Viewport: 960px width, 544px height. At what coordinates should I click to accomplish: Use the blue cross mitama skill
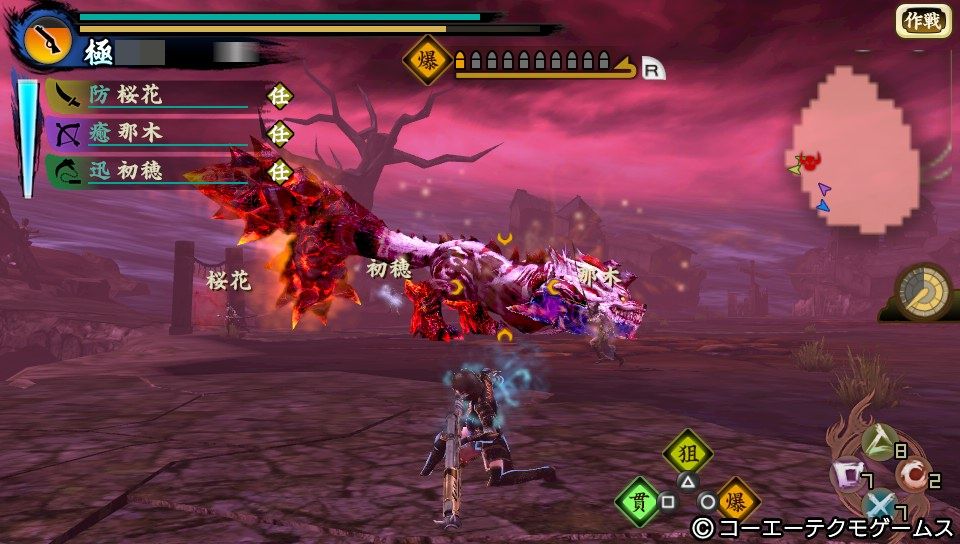pos(879,506)
